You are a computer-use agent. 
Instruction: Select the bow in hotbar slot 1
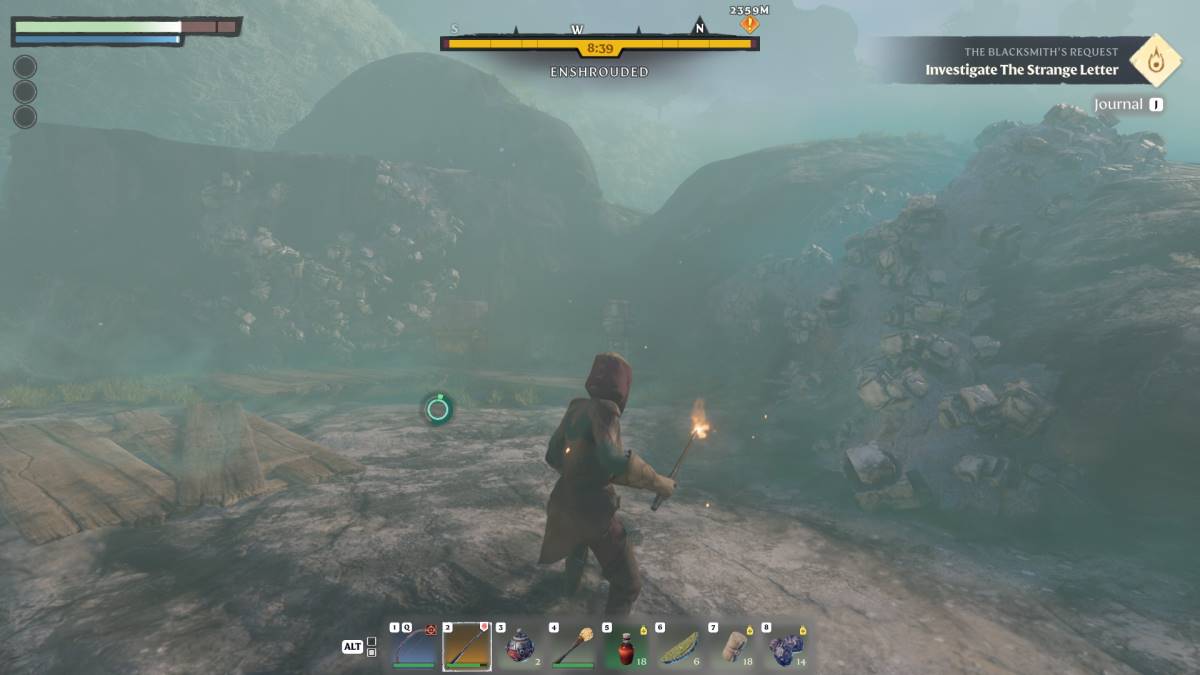click(415, 646)
